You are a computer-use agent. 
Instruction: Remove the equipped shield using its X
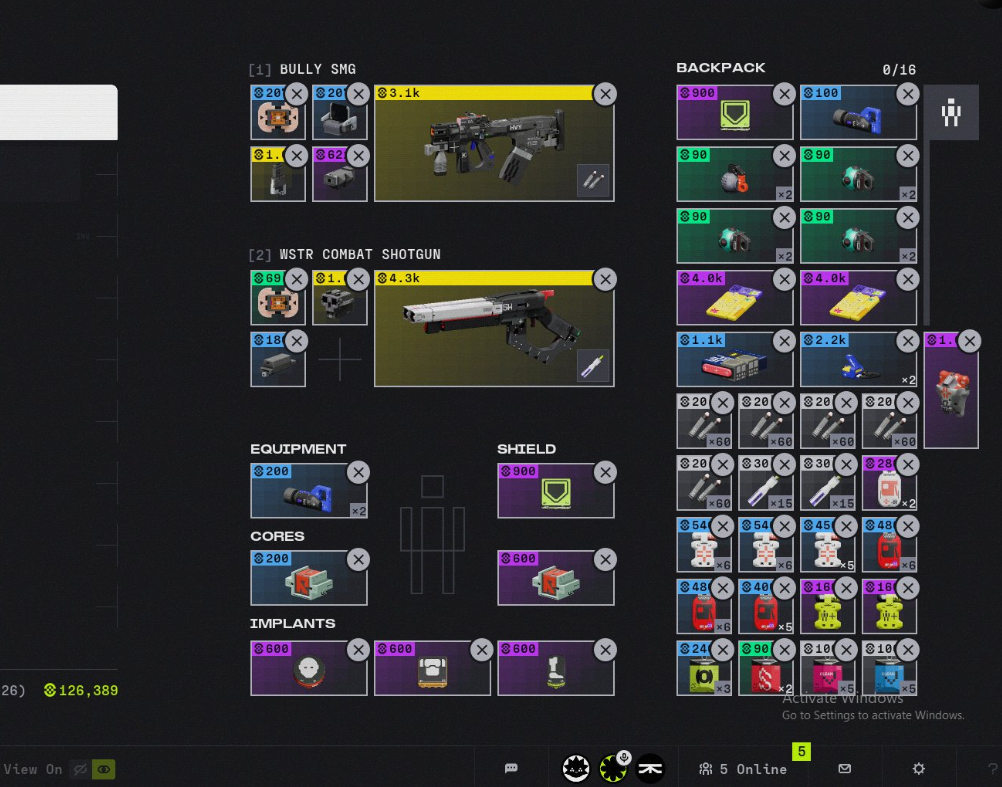(605, 472)
